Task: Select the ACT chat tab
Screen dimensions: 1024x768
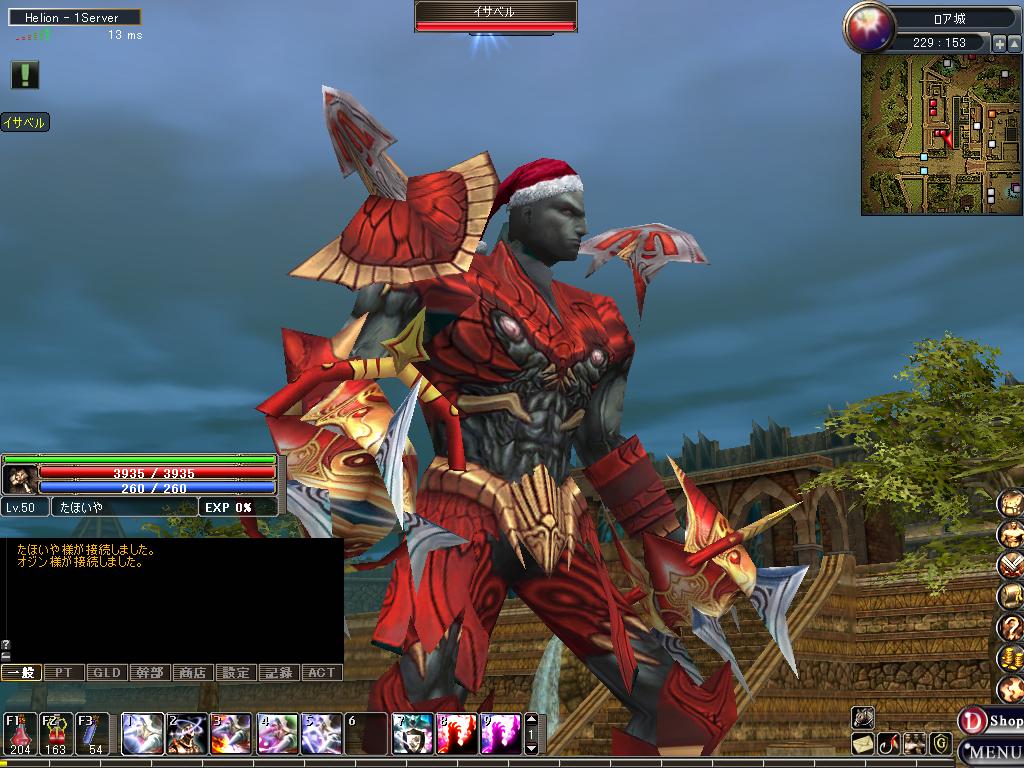Action: click(321, 673)
